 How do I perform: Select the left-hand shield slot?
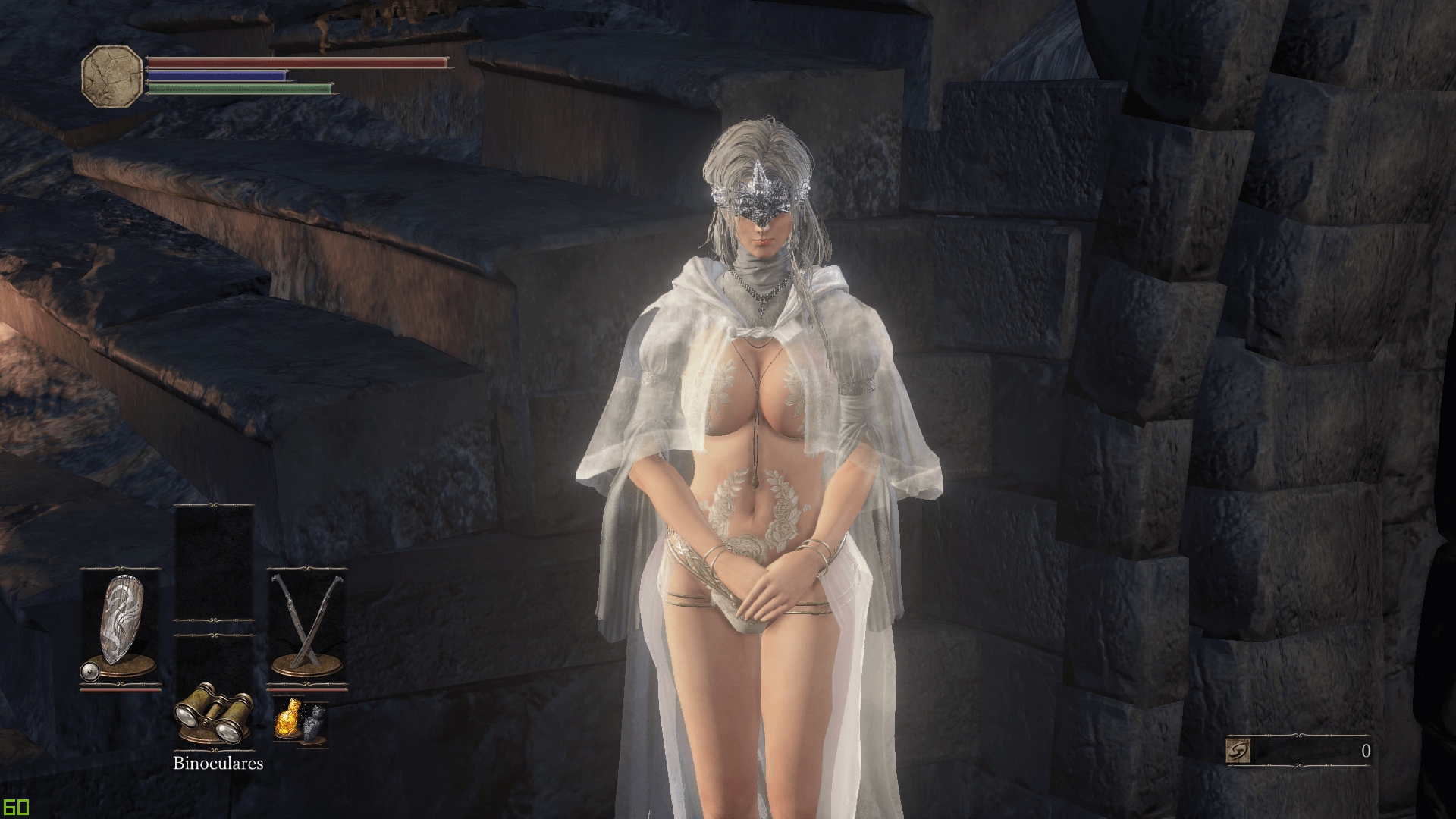coord(121,626)
